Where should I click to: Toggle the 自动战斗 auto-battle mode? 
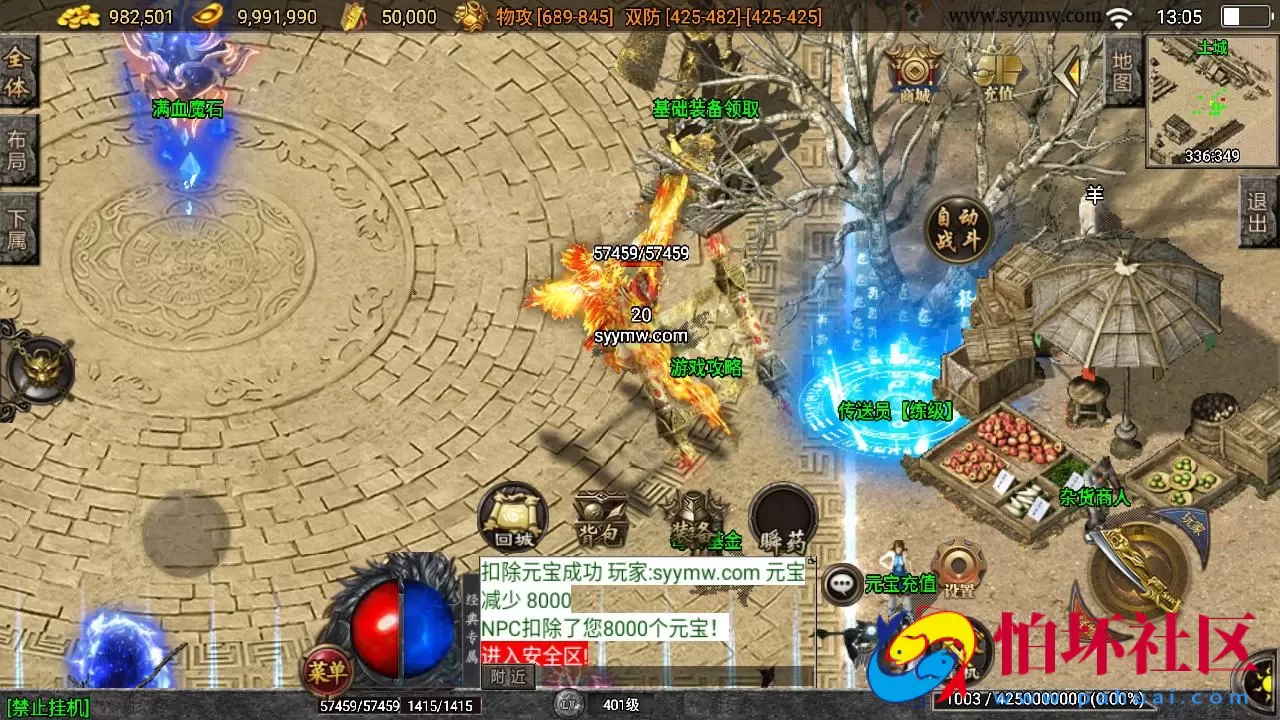(x=957, y=228)
